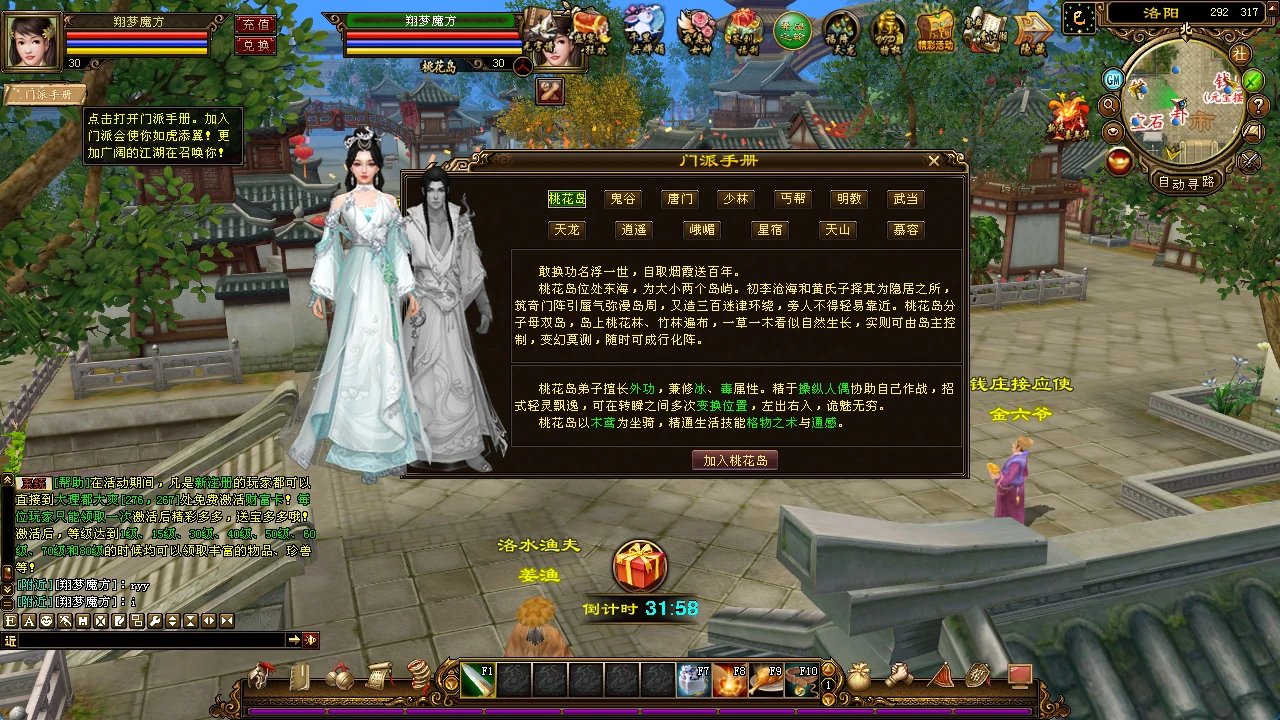Select the 峨嵋 faction tab

point(702,230)
